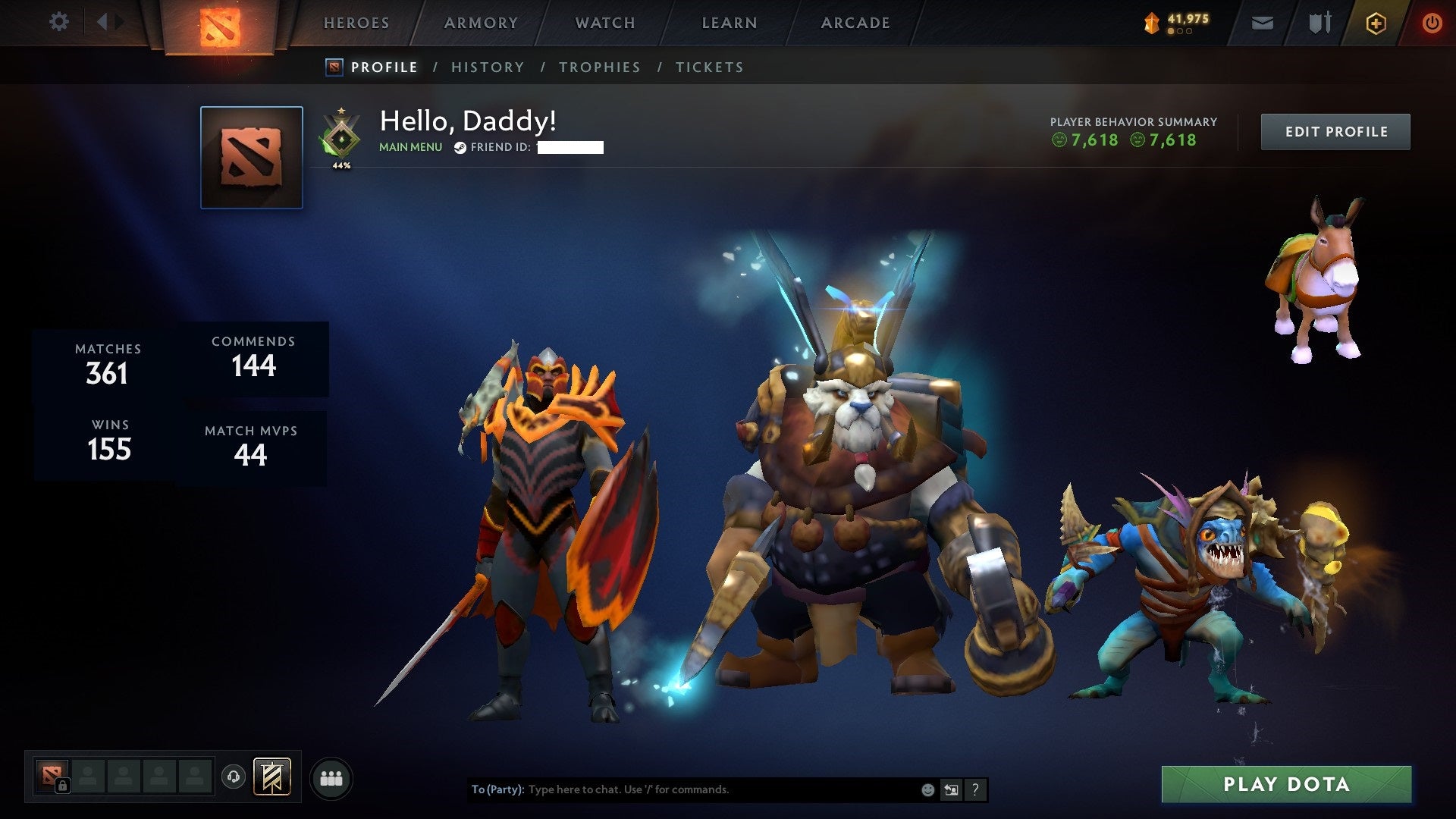Switch to the HISTORY tab
Viewport: 1456px width, 819px height.
point(487,67)
